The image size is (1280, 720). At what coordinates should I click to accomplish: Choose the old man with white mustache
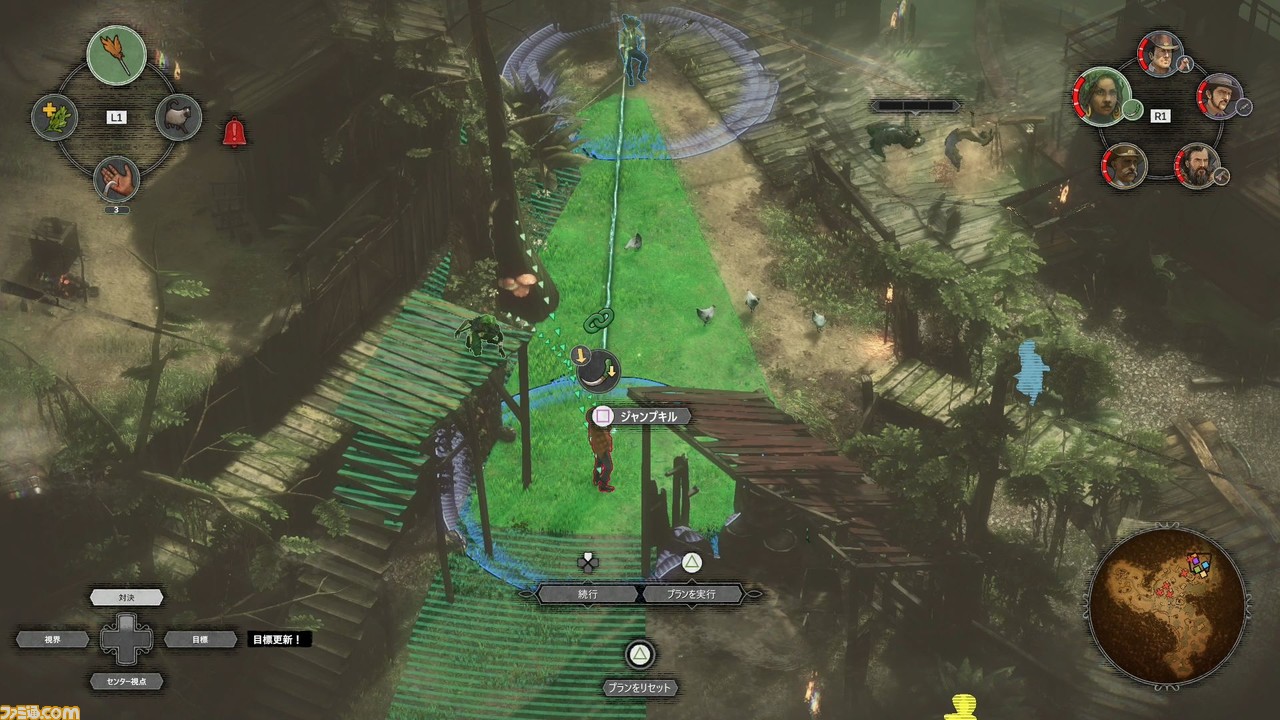pos(1124,166)
